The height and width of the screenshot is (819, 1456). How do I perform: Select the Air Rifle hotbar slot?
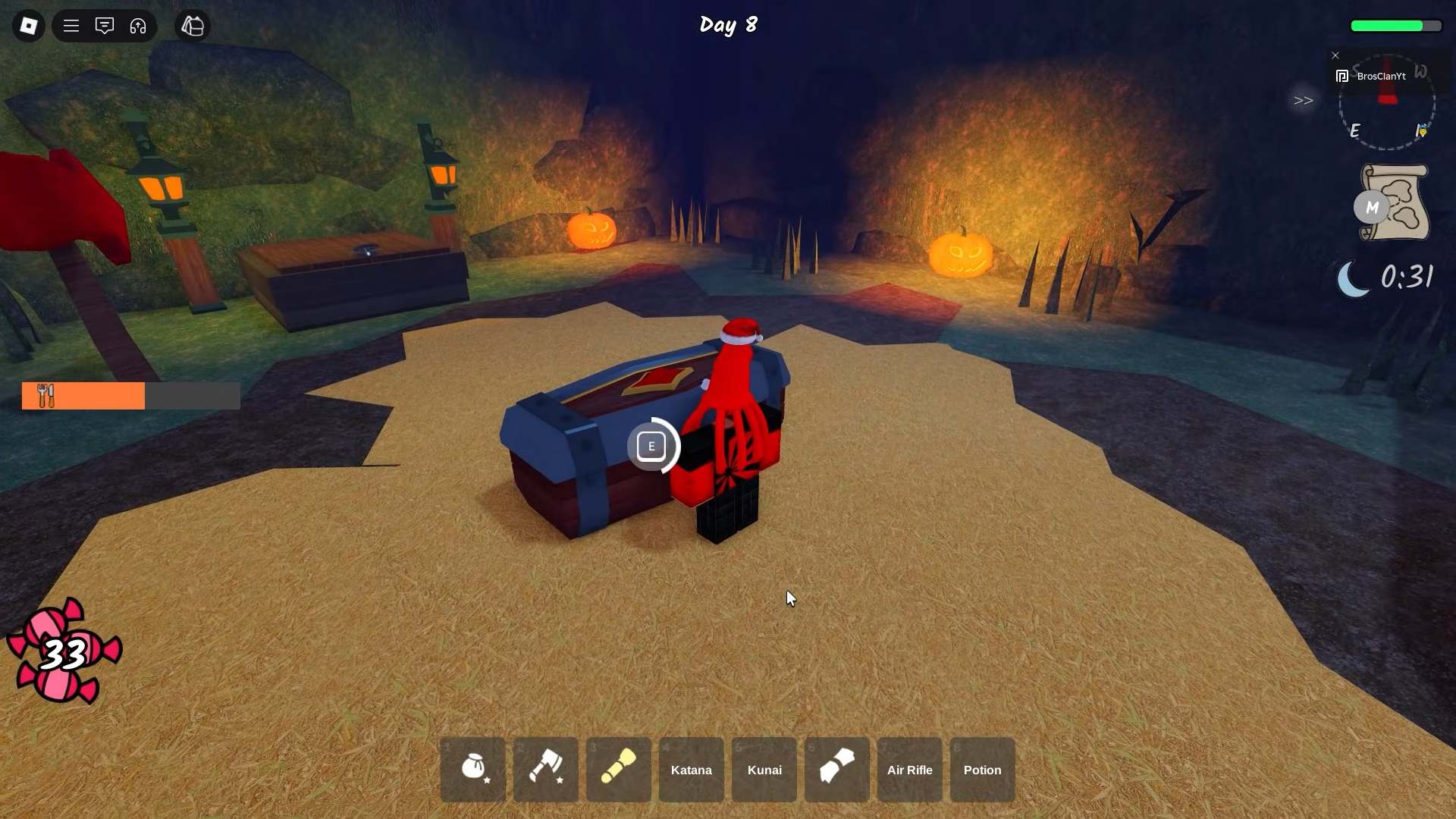(x=909, y=769)
